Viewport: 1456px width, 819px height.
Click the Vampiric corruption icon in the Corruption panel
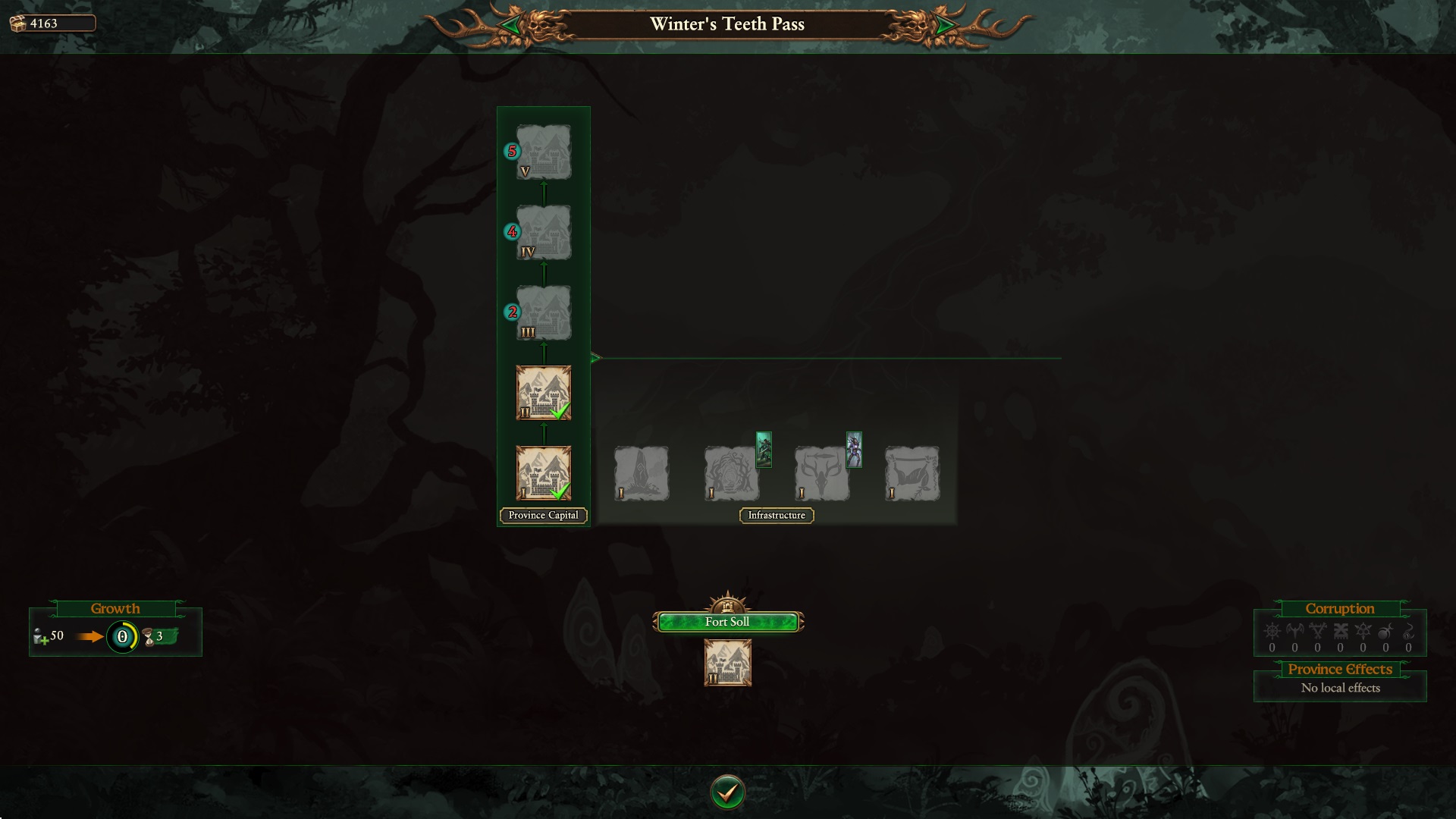click(1294, 631)
